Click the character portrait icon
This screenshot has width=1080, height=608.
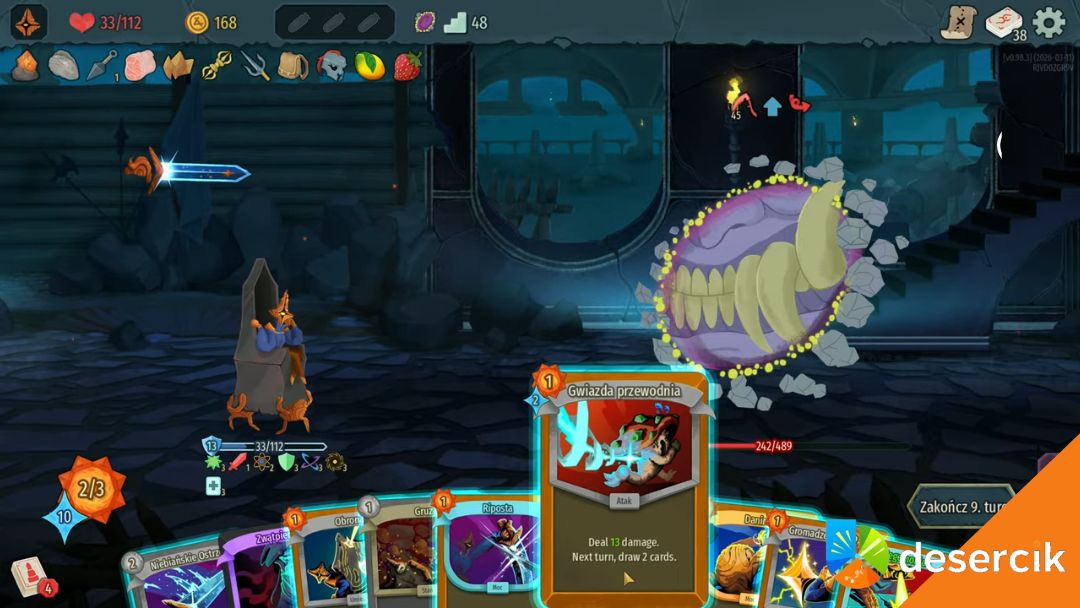(x=29, y=22)
